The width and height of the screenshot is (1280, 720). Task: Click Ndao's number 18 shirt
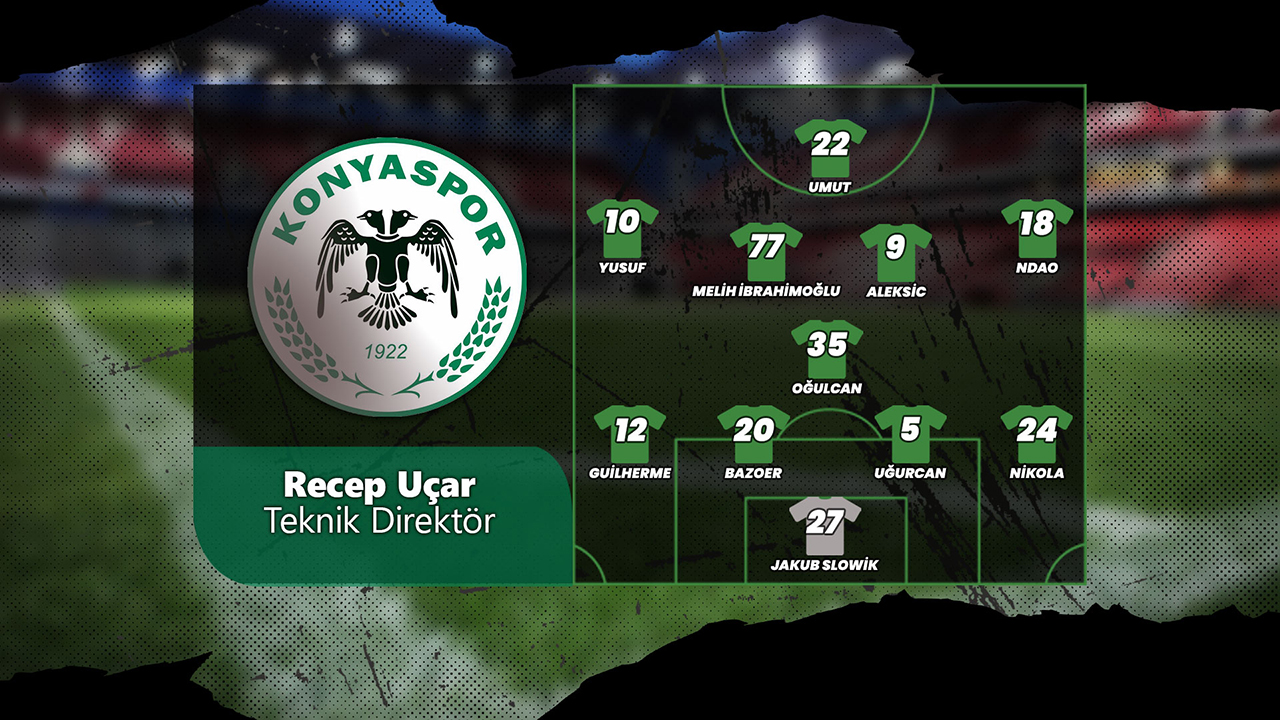[x=1037, y=227]
